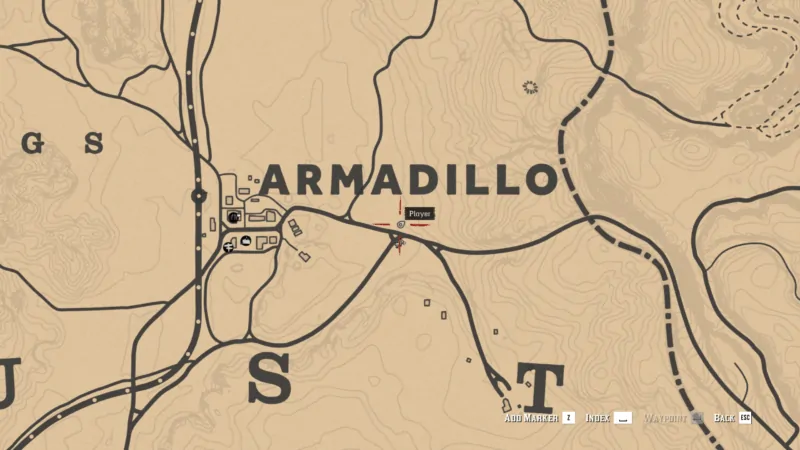Select the Armadillo train station circle marker
Viewport: 800px width, 450px height.
[x=199, y=196]
